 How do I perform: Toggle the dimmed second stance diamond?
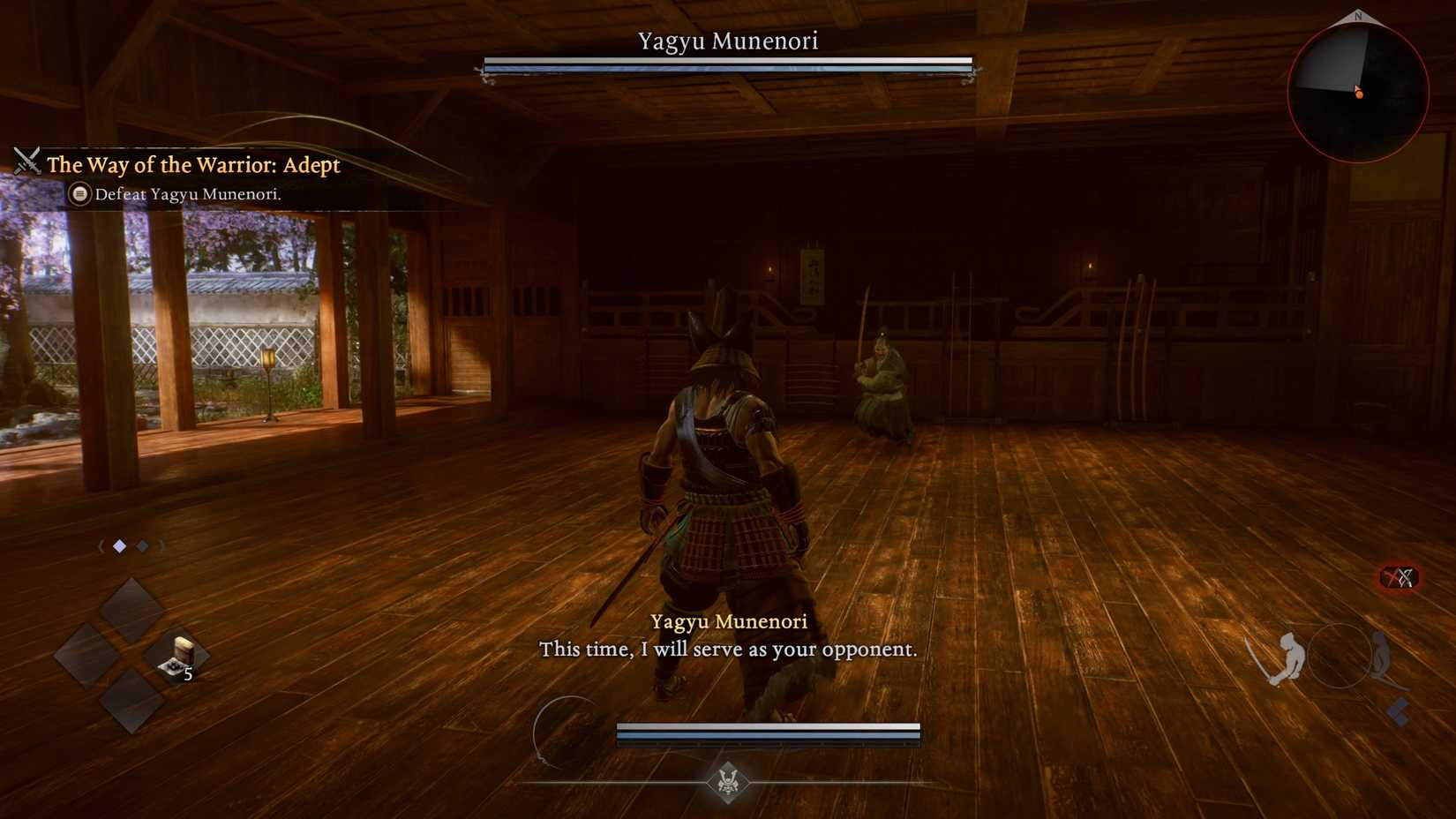pyautogui.click(x=143, y=545)
